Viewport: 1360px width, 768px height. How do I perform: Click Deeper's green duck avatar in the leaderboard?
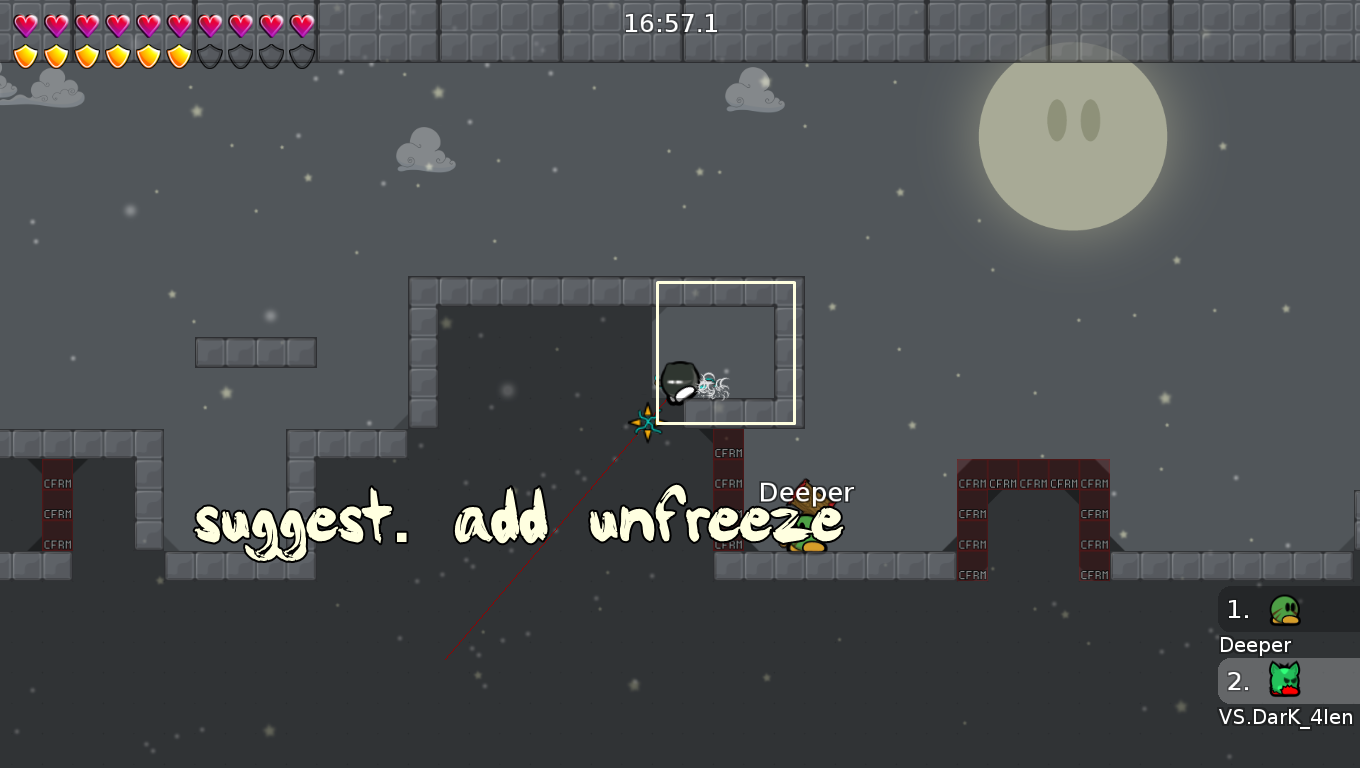(1283, 609)
